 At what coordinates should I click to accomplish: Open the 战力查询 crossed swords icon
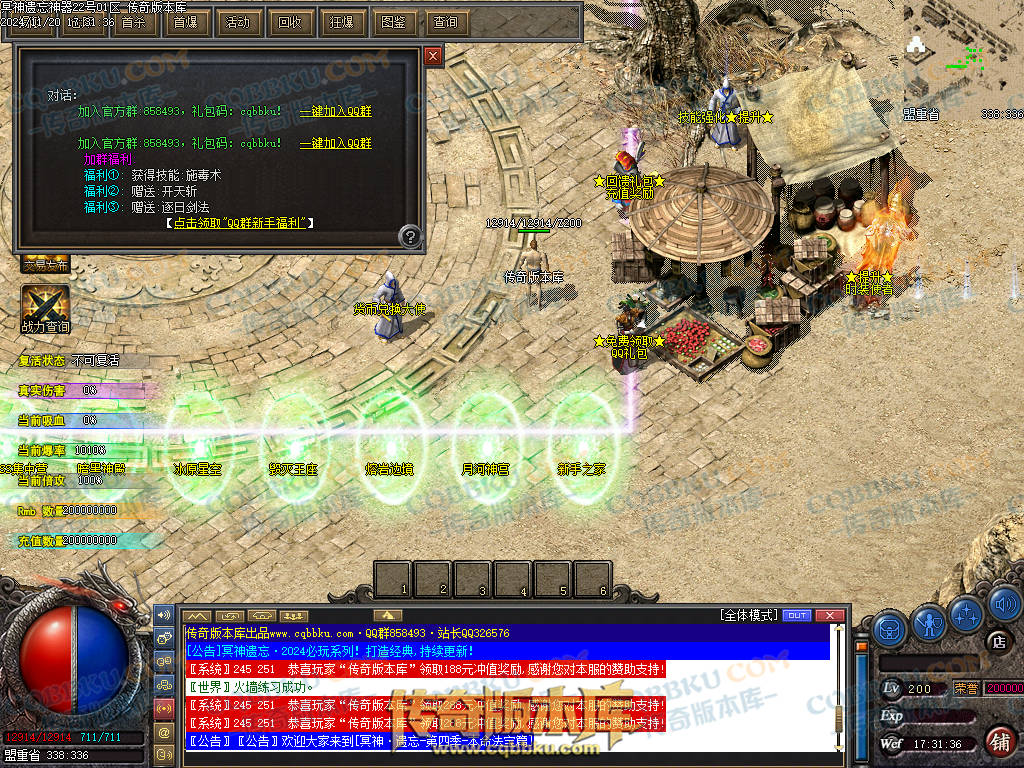click(45, 307)
